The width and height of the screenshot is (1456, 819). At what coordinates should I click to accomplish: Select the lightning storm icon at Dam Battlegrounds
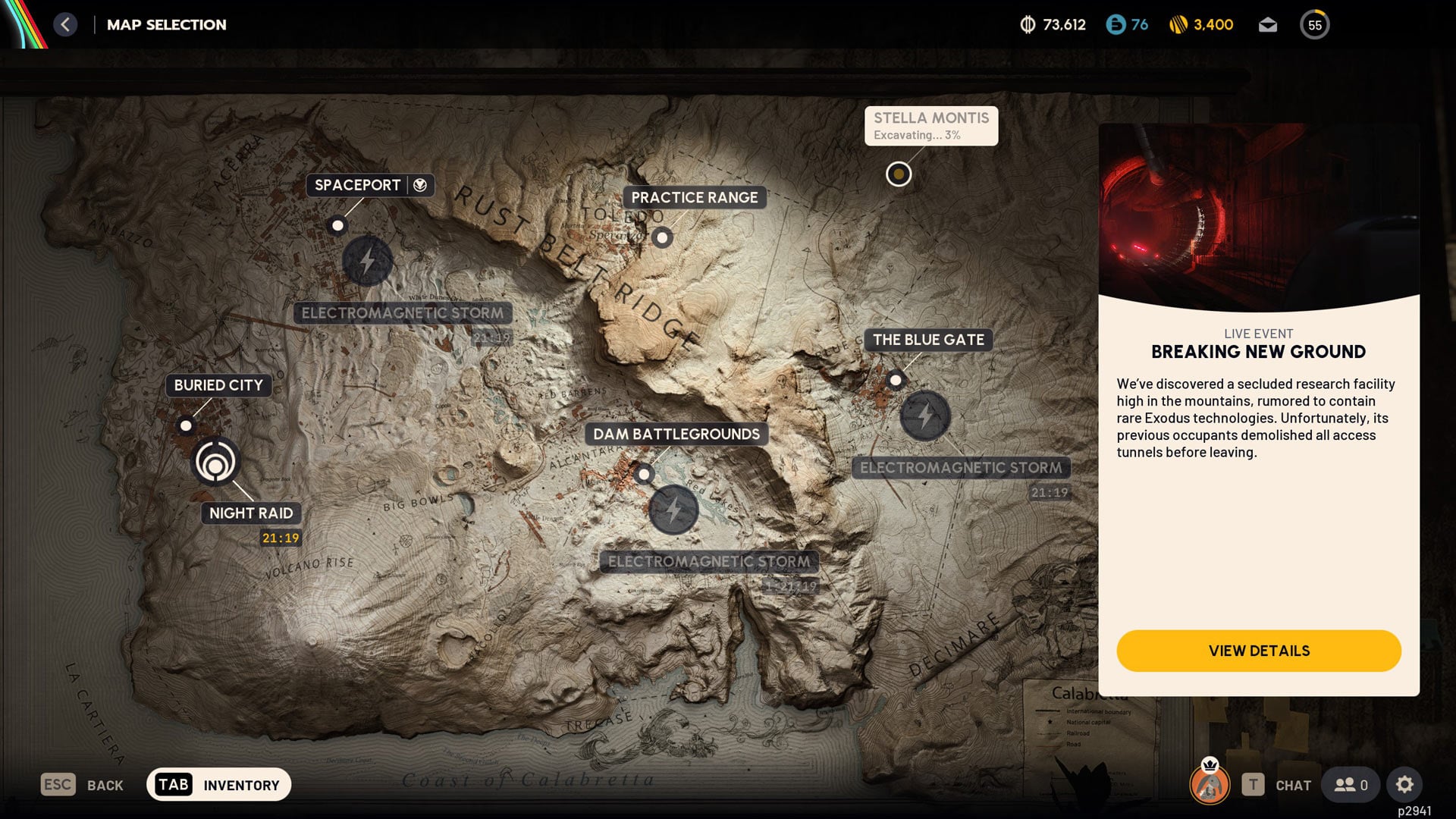[673, 510]
